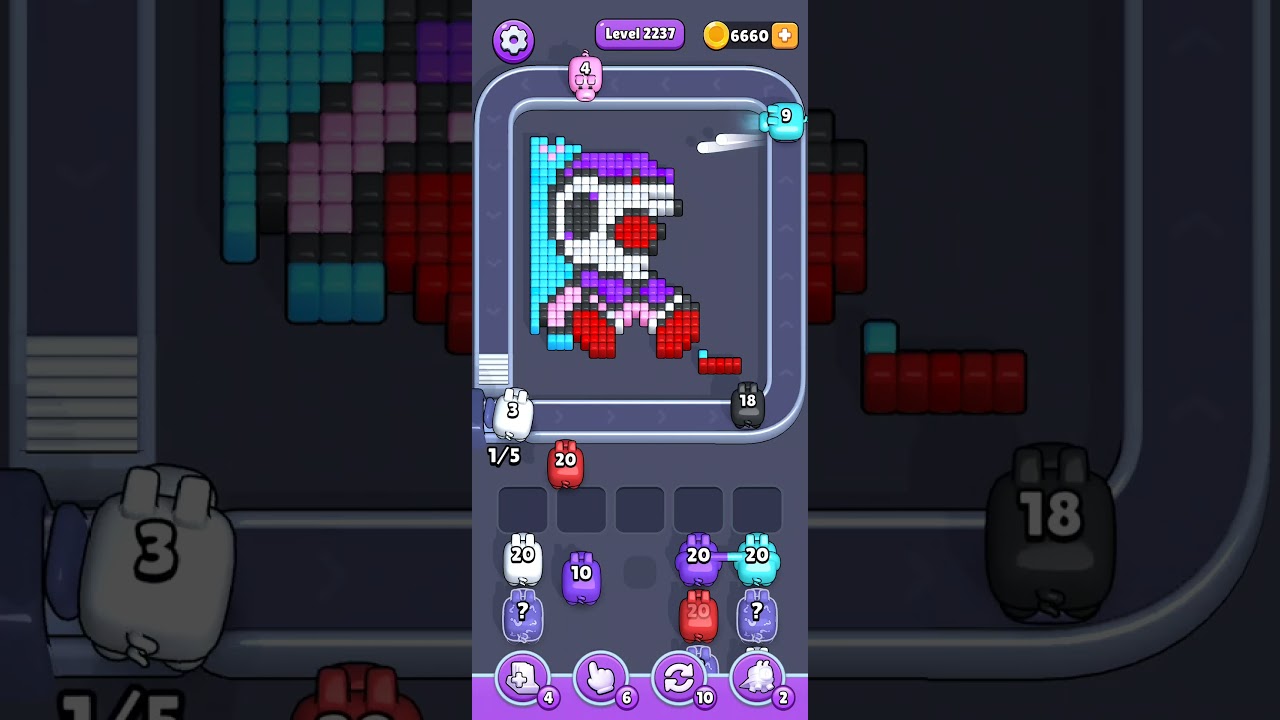The height and width of the screenshot is (720, 1280).
Task: Reveal the right mystery question-mark blaster
Action: click(758, 614)
